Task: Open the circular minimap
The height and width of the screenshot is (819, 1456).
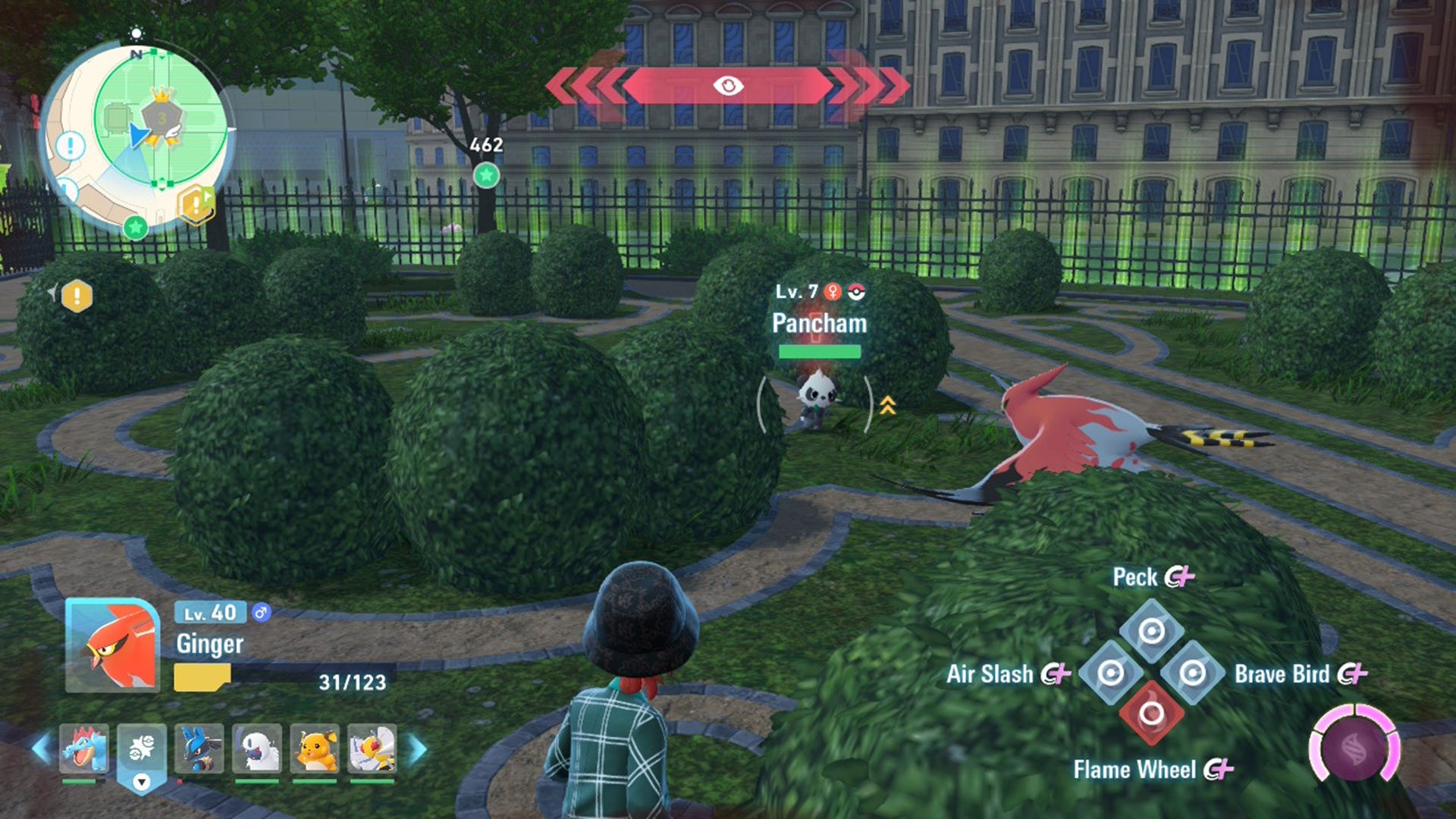Action: pyautogui.click(x=136, y=136)
